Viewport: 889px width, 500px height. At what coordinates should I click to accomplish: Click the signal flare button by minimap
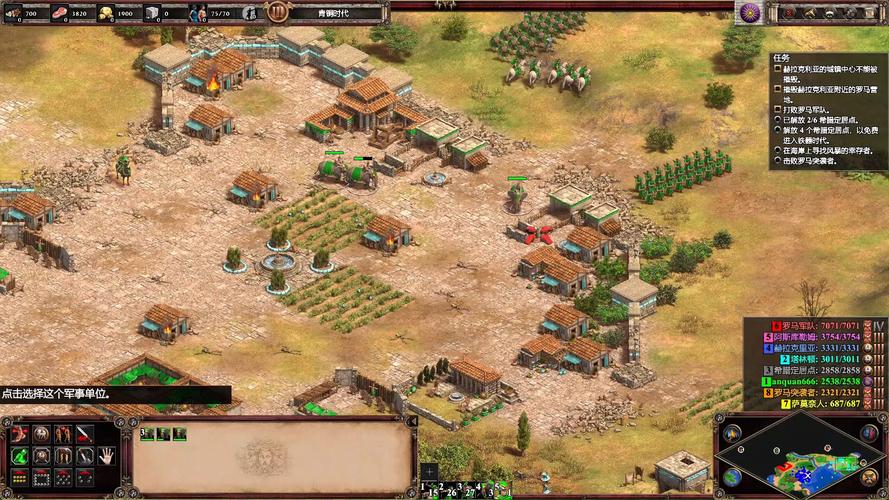pyautogui.click(x=733, y=434)
